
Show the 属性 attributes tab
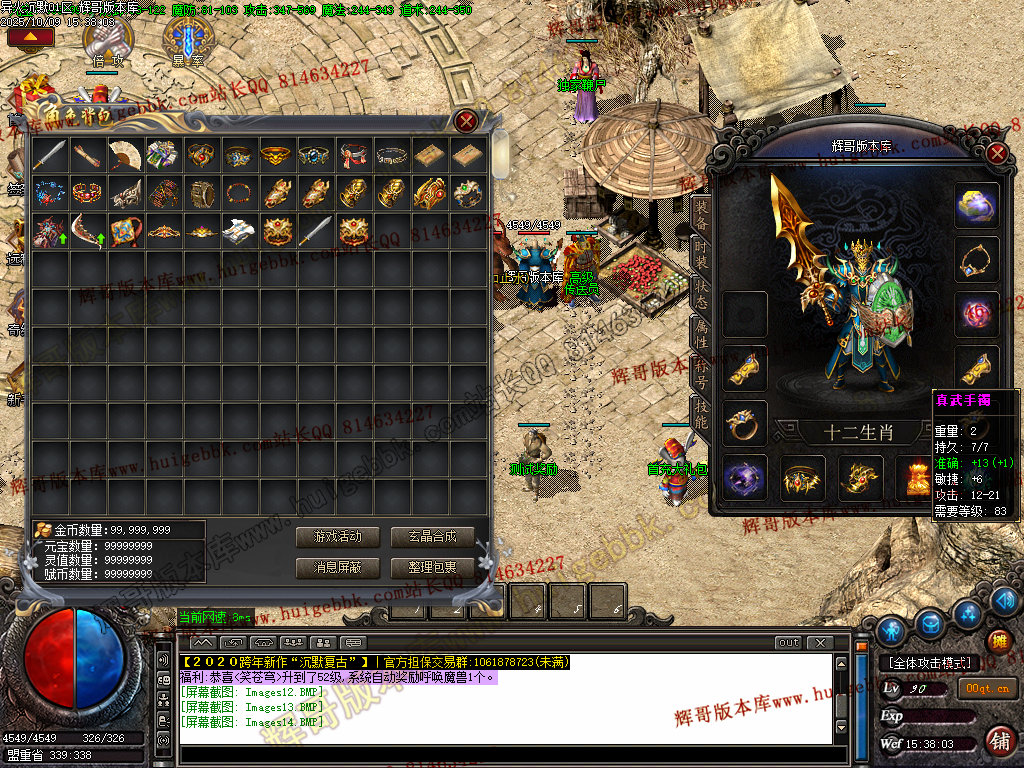click(x=701, y=332)
